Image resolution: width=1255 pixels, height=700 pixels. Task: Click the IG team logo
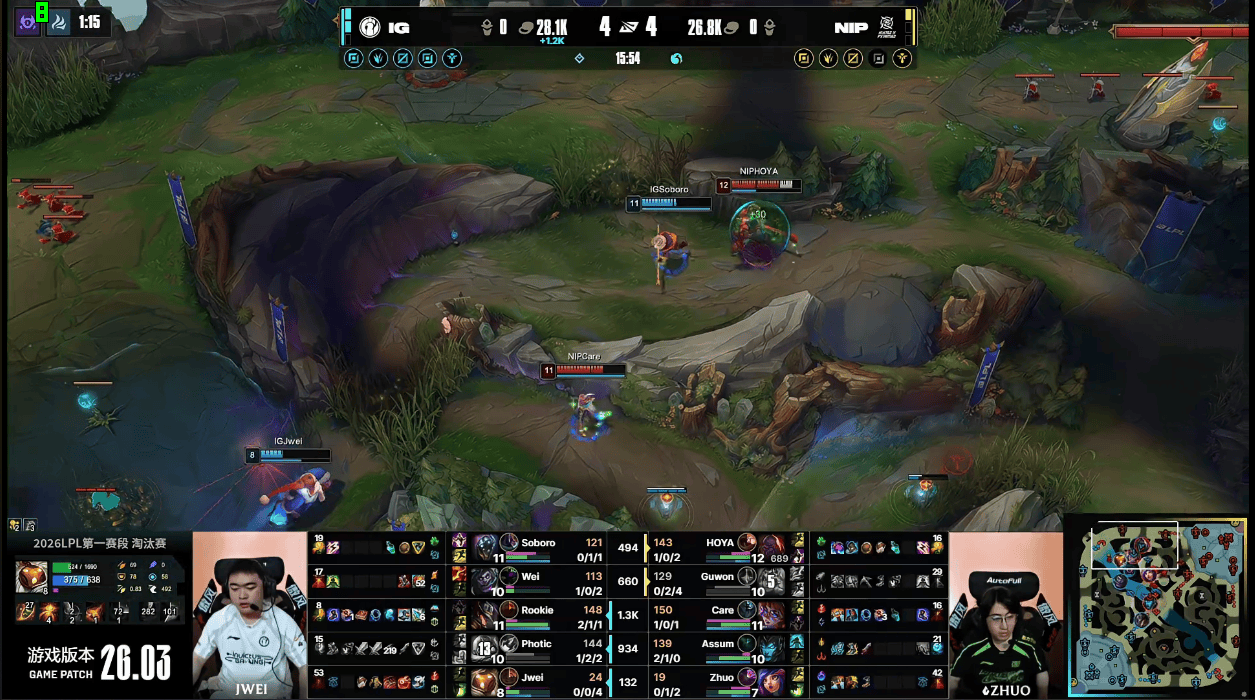coord(369,28)
